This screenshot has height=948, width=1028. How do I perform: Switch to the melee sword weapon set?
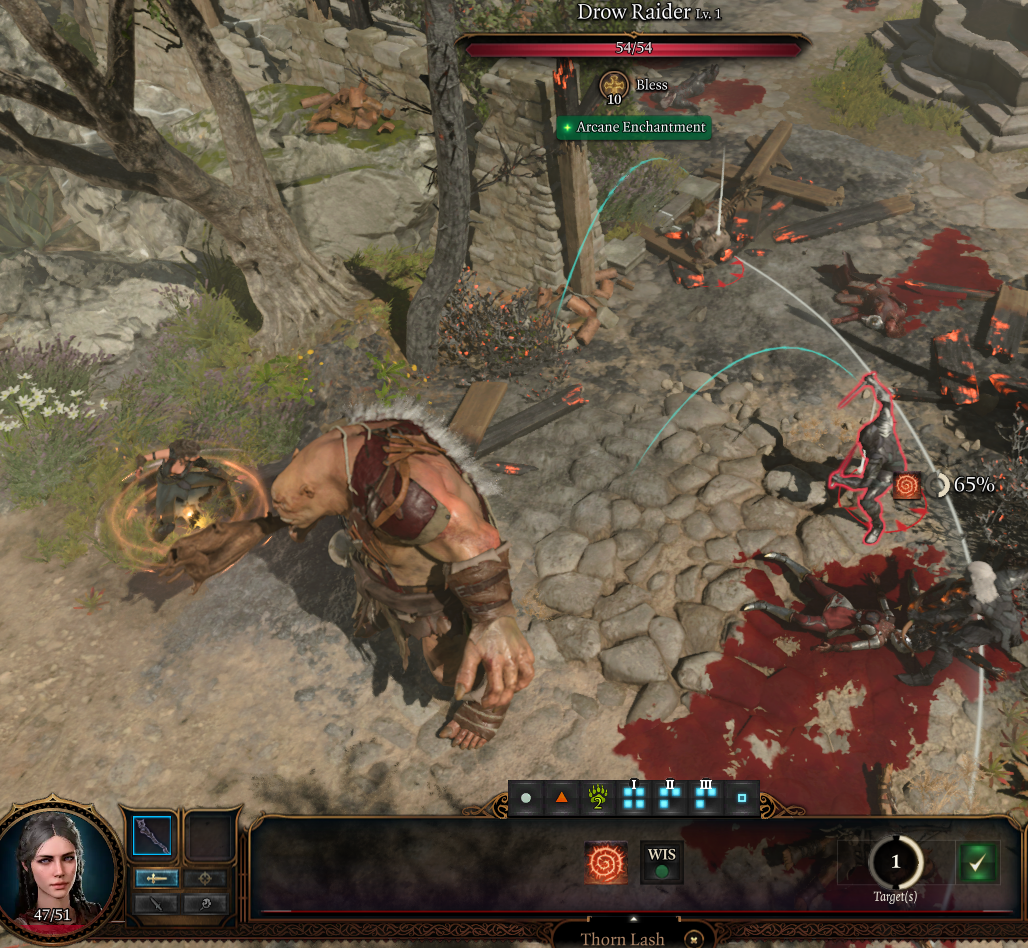pyautogui.click(x=157, y=878)
